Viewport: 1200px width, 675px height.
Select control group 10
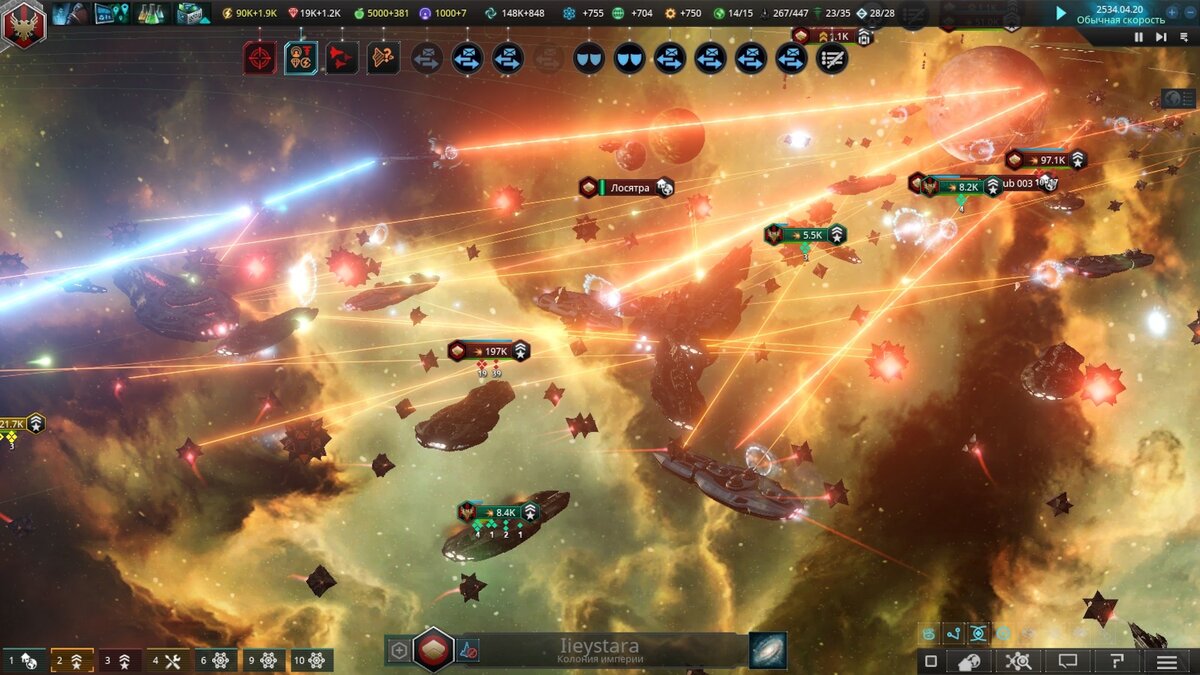click(x=311, y=661)
